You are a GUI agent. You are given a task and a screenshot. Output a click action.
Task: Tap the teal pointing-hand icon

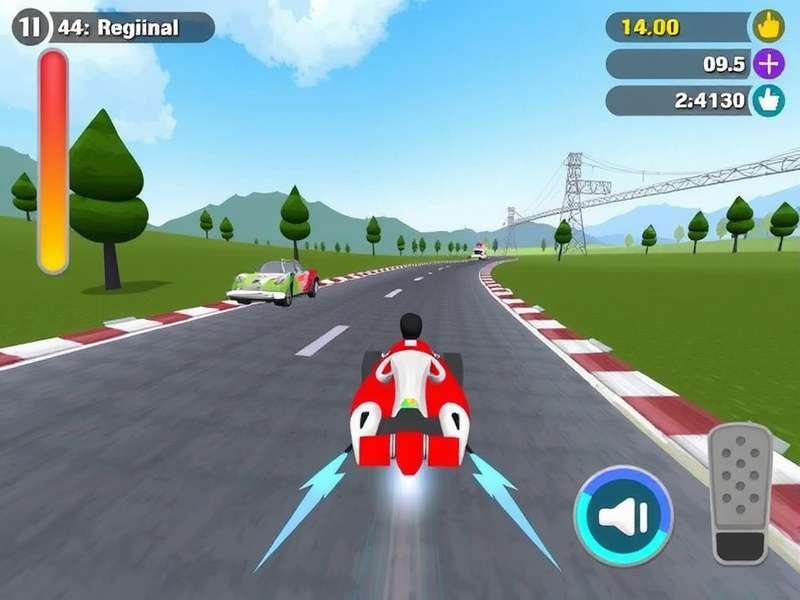(768, 101)
